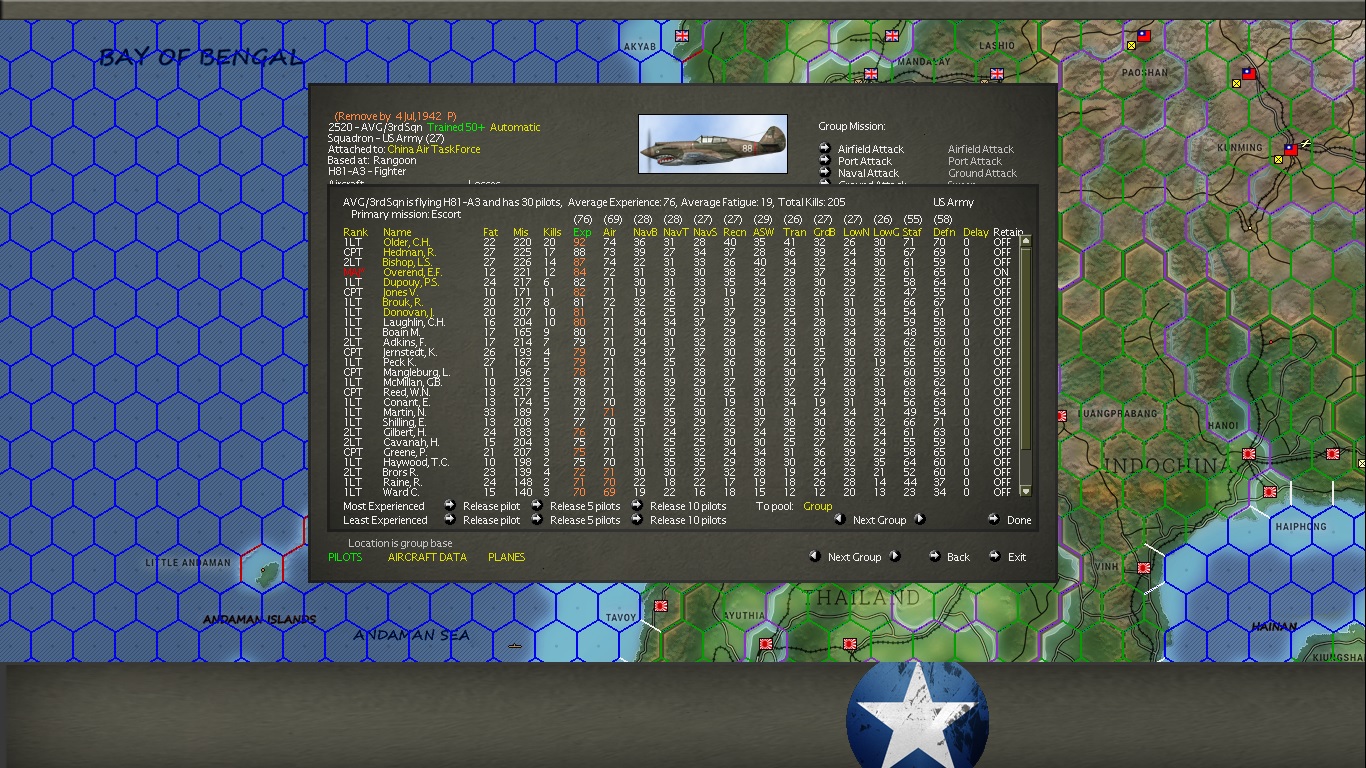
Task: Order an Airfield Attack mission
Action: [x=827, y=149]
